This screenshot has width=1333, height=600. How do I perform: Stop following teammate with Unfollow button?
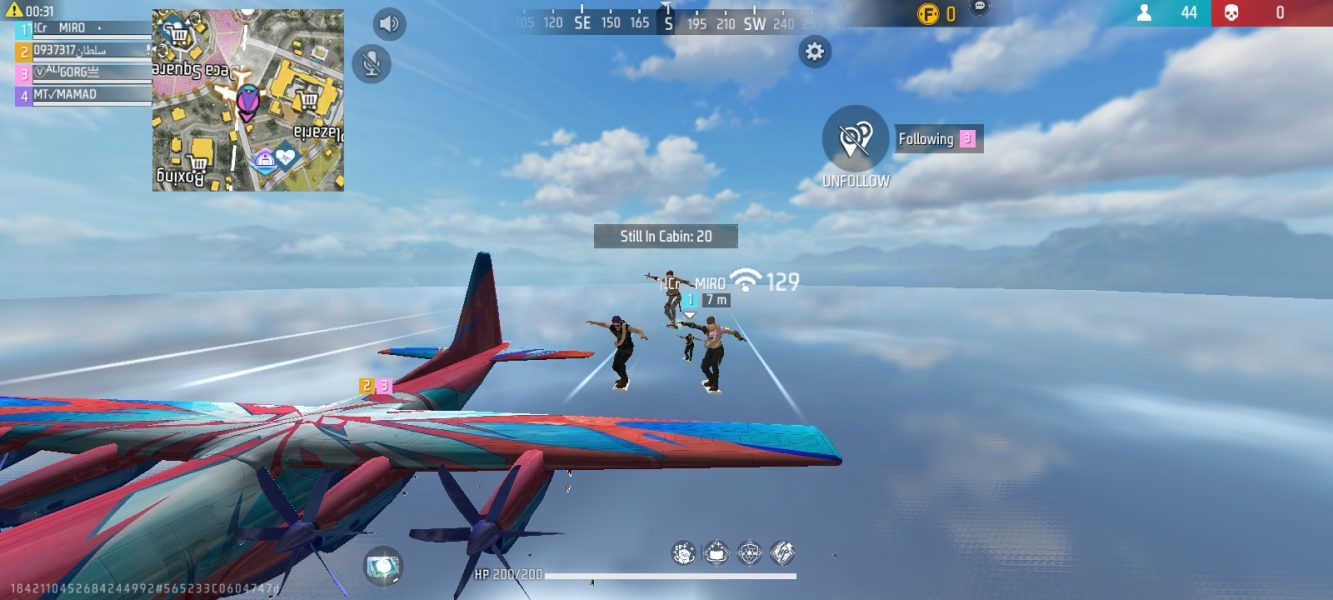point(855,139)
